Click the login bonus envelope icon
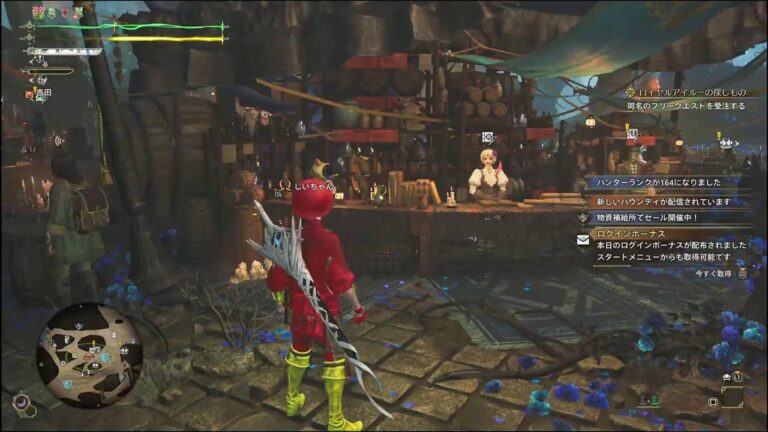Image resolution: width=768 pixels, height=432 pixels. pyautogui.click(x=582, y=240)
